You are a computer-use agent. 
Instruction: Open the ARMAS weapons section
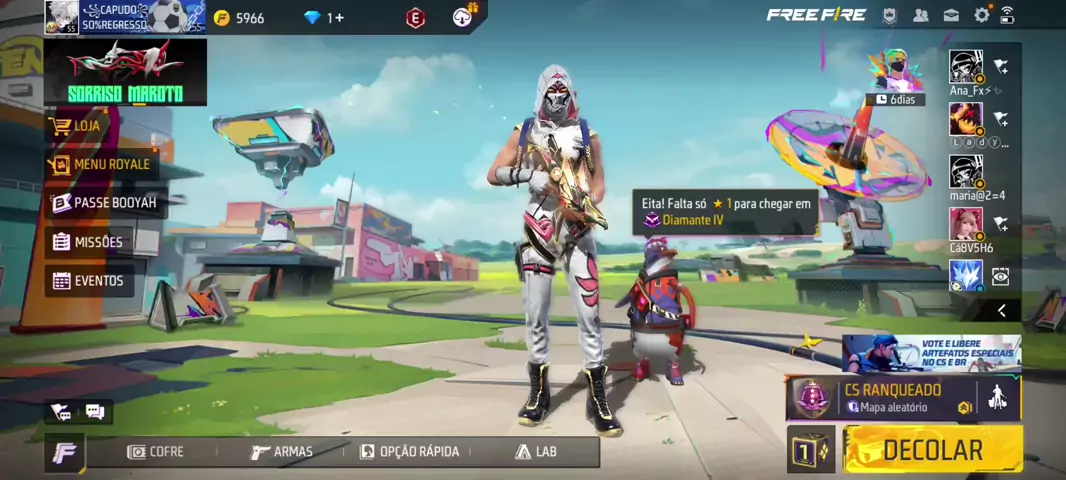tap(281, 452)
